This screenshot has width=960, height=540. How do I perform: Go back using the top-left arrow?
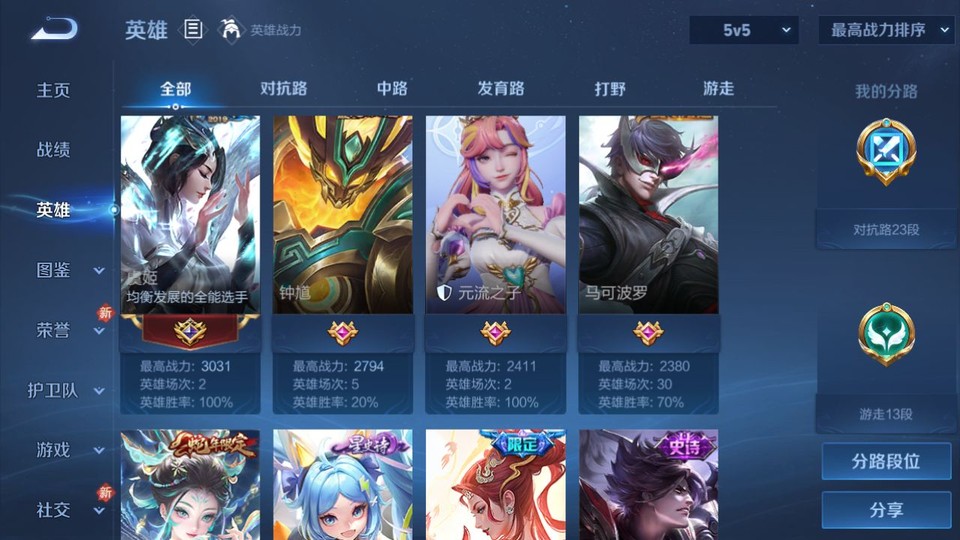53,29
